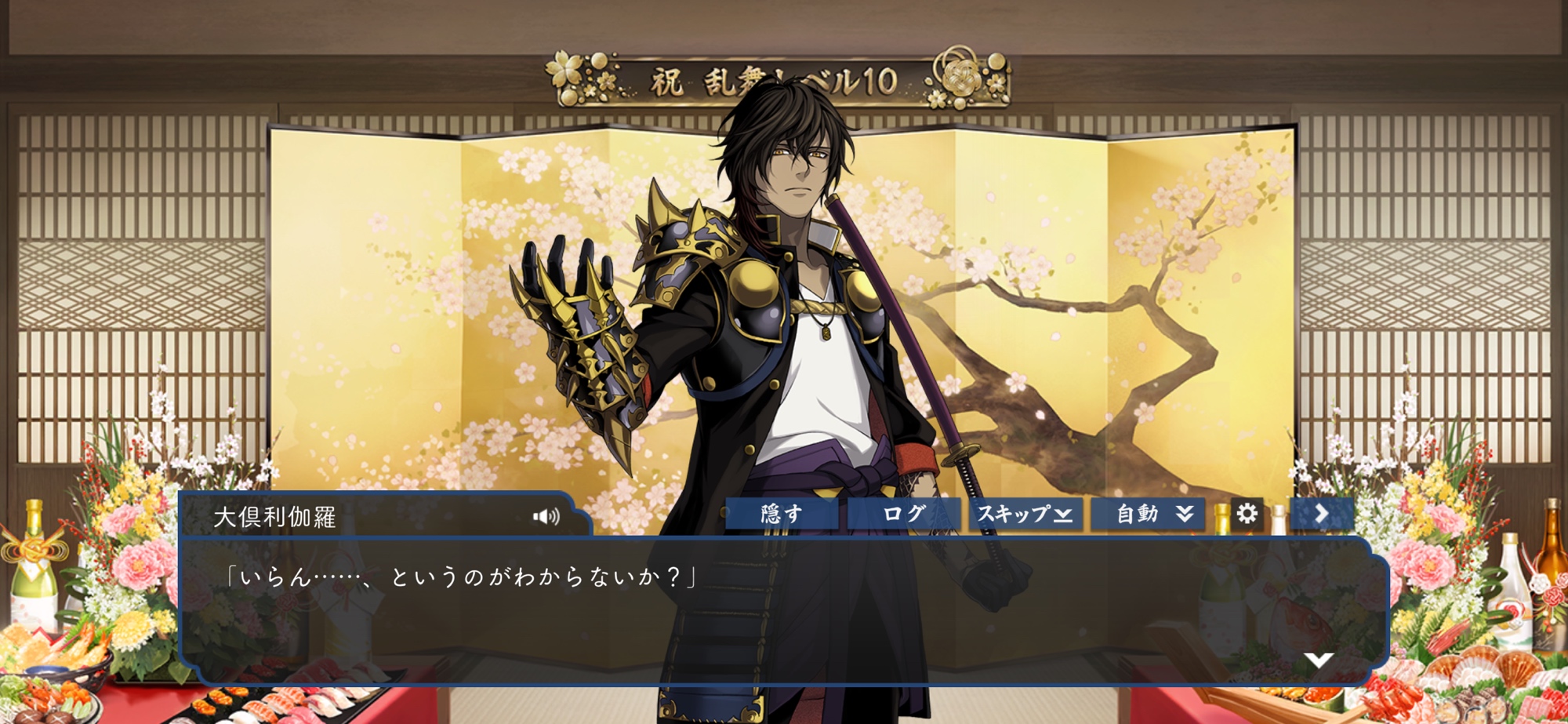Open the ログ dialogue log
Screen dimensions: 1568x724
click(x=903, y=515)
